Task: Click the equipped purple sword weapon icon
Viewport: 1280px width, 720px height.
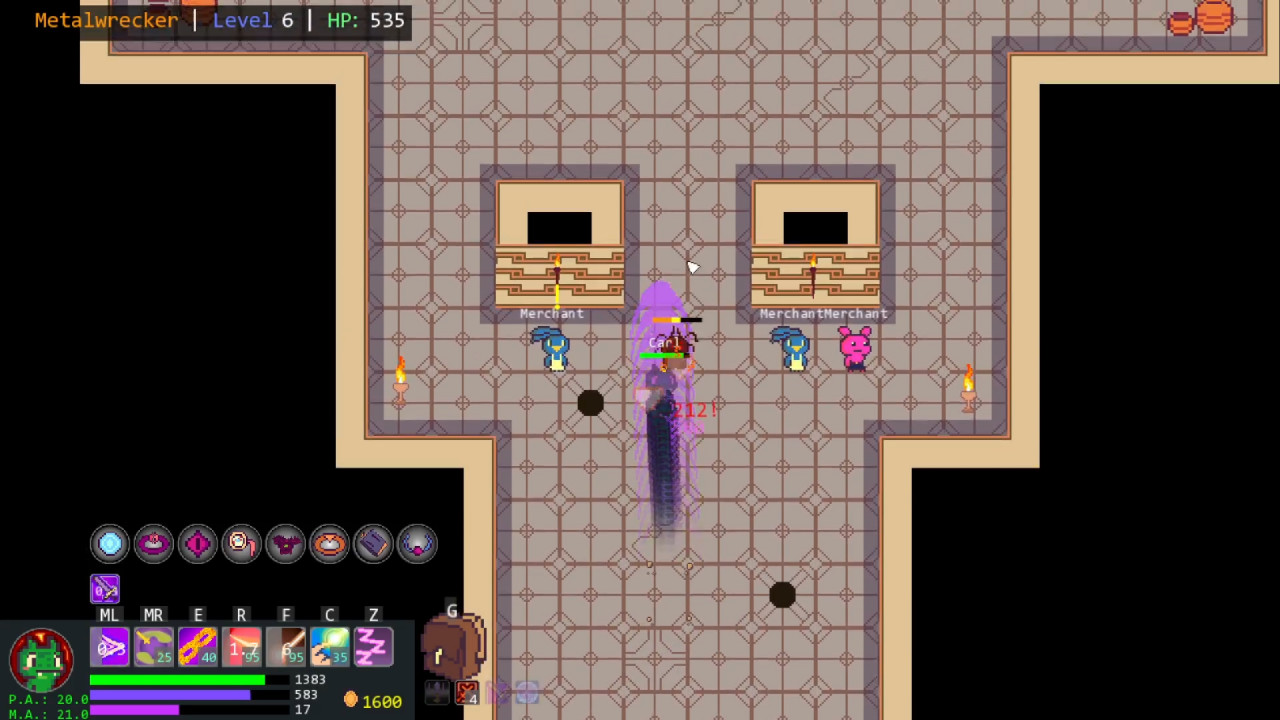Action: tap(105, 589)
